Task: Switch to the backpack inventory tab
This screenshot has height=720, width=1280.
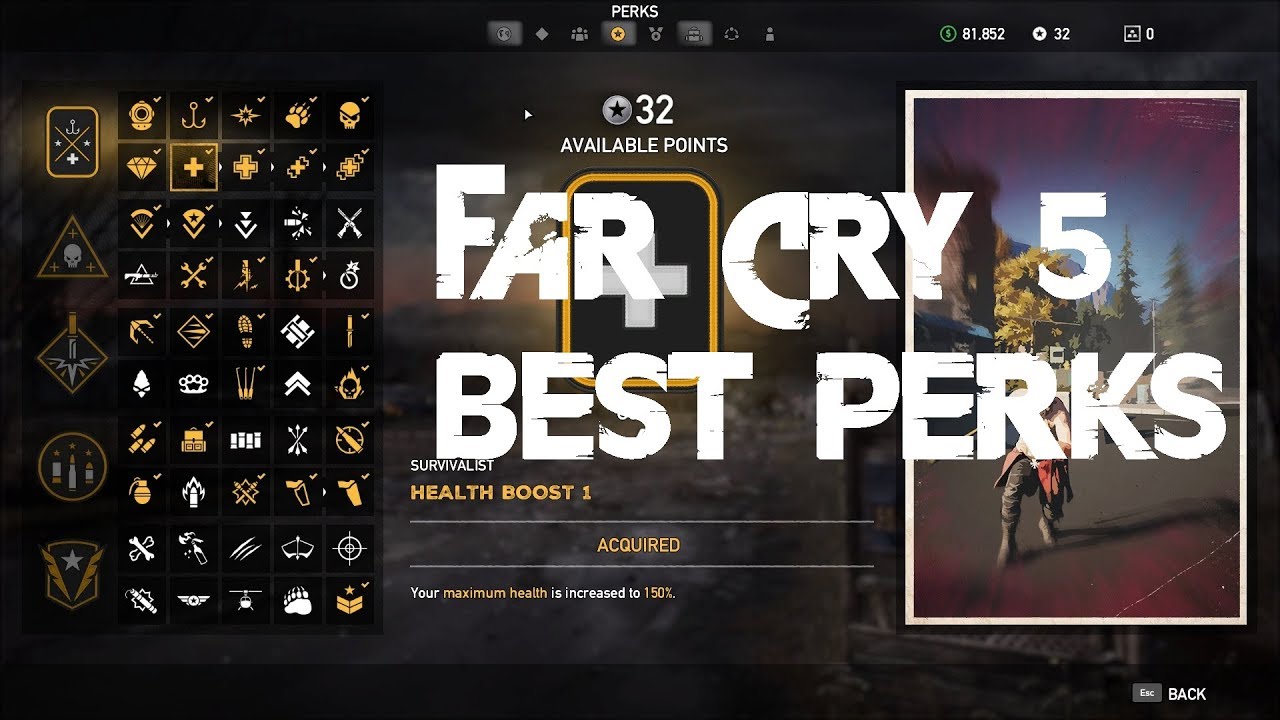Action: [x=694, y=33]
